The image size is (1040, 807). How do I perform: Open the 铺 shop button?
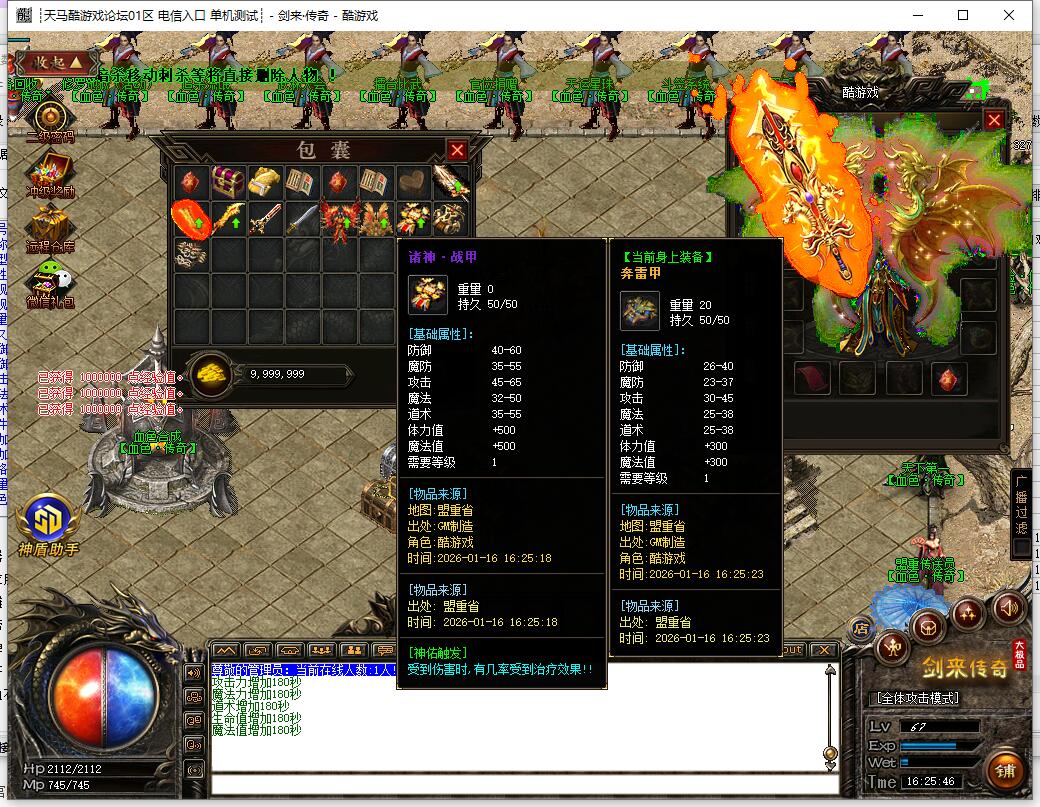click(x=1005, y=771)
